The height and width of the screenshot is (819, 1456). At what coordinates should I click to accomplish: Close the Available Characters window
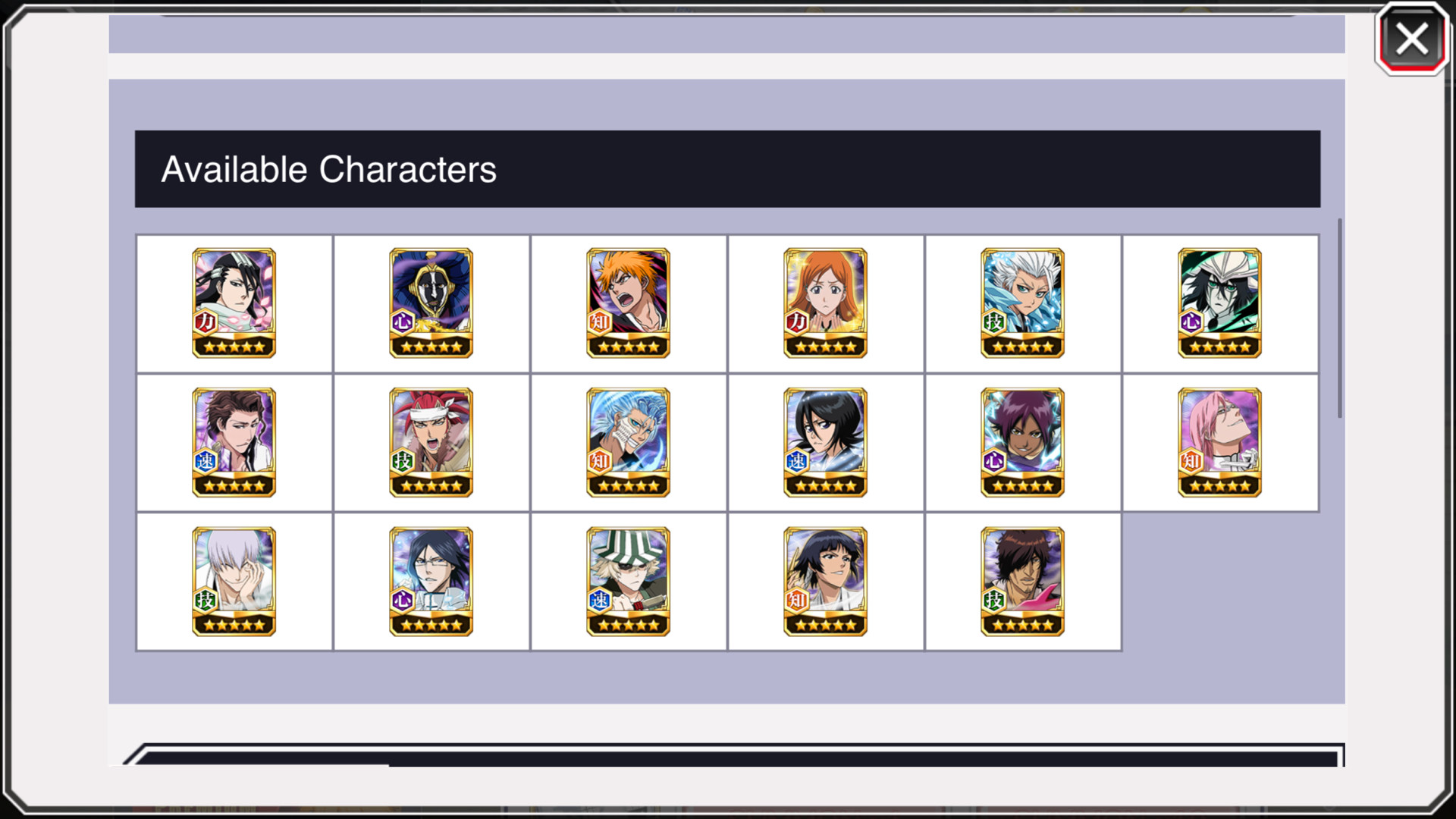pyautogui.click(x=1411, y=40)
